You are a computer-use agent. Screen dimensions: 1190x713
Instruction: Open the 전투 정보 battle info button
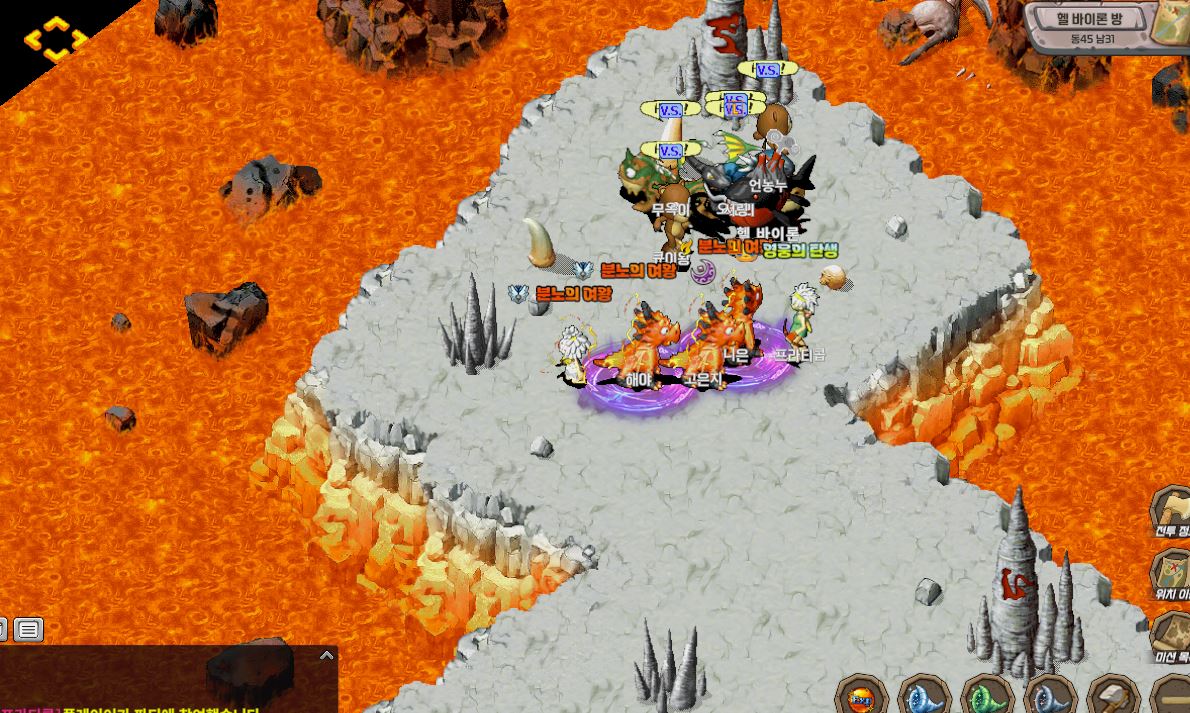[1172, 511]
